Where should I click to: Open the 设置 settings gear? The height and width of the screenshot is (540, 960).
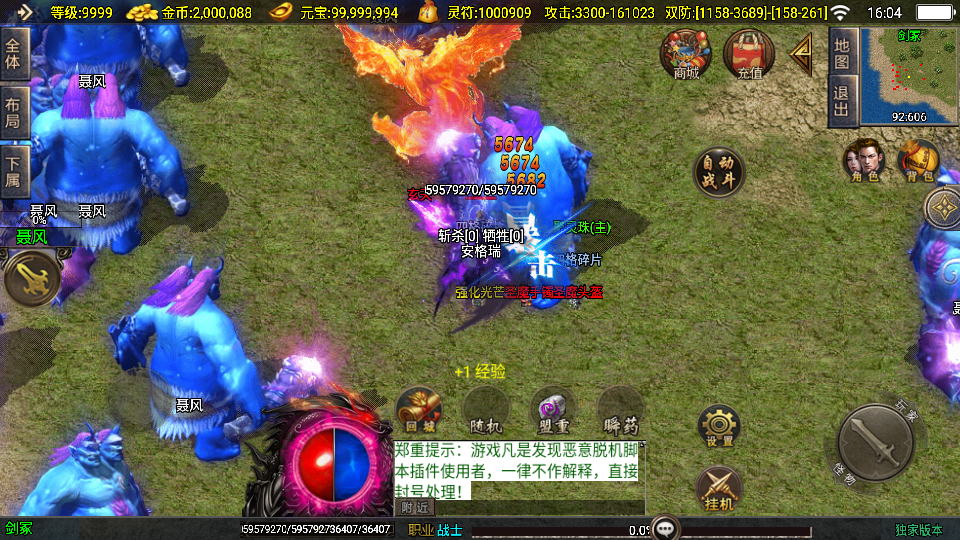tap(719, 427)
